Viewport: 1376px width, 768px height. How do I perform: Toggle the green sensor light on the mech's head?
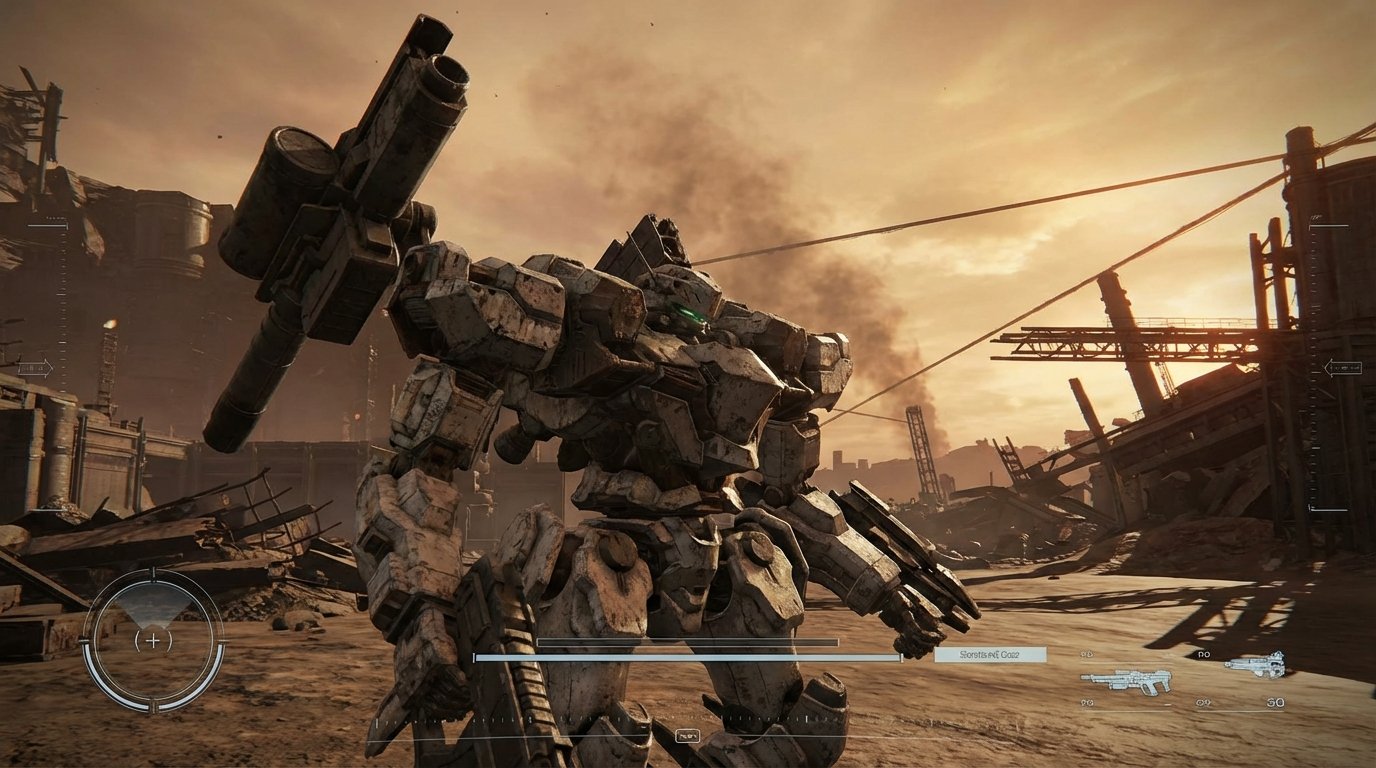690,312
